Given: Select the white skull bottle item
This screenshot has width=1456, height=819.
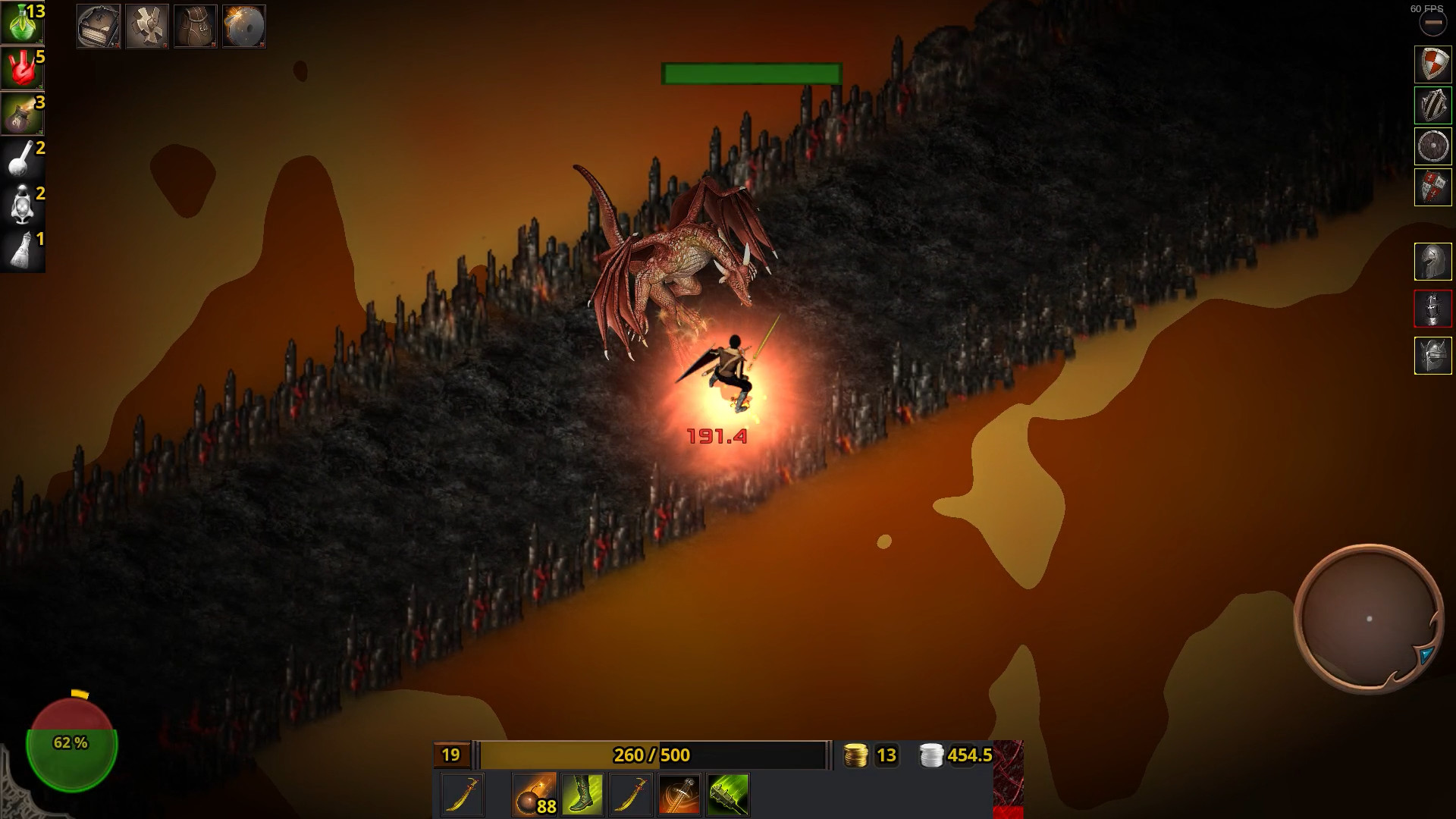Looking at the screenshot, I should point(21,205).
